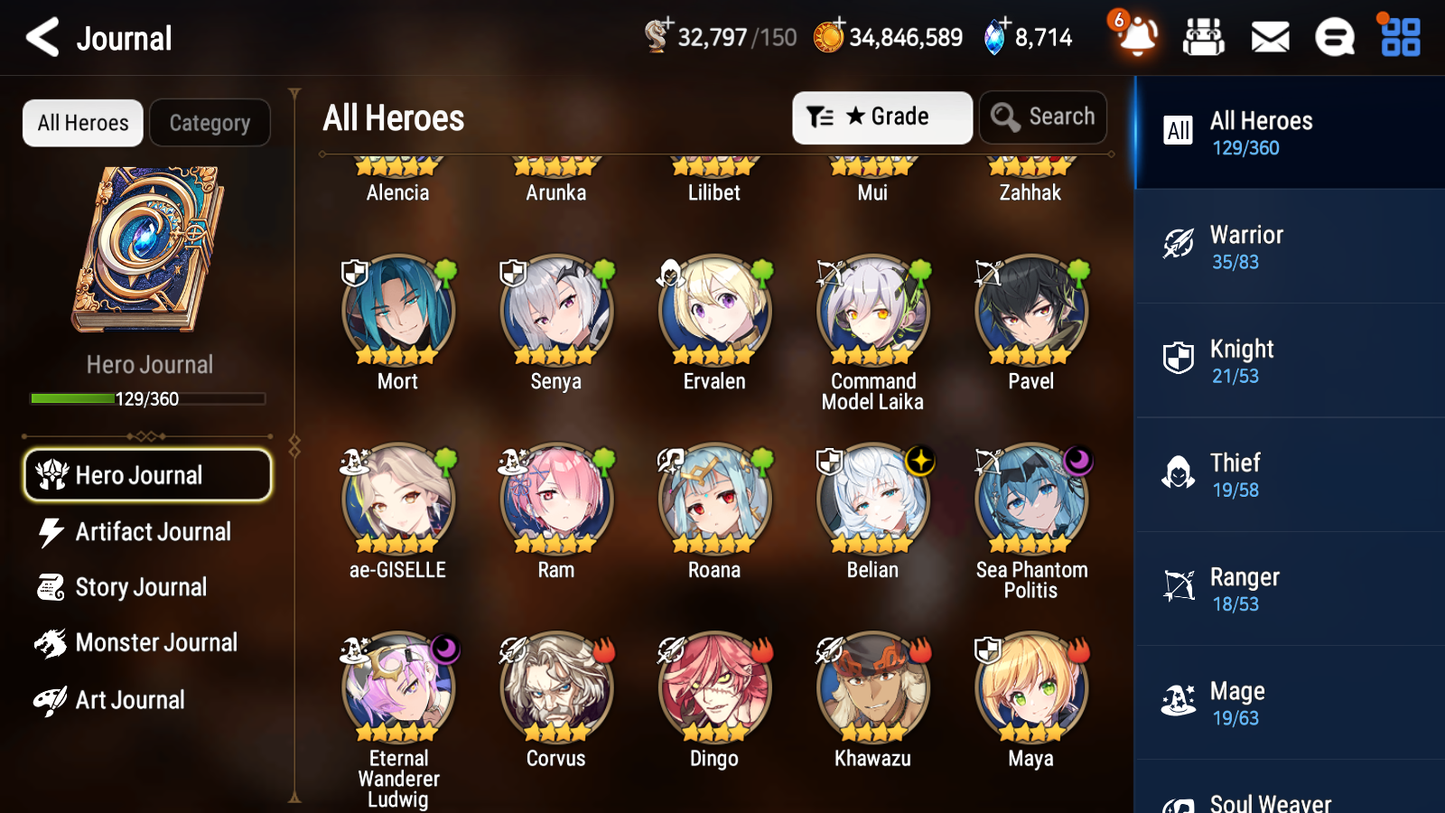Toggle the Category view mode
The height and width of the screenshot is (813, 1445).
209,122
